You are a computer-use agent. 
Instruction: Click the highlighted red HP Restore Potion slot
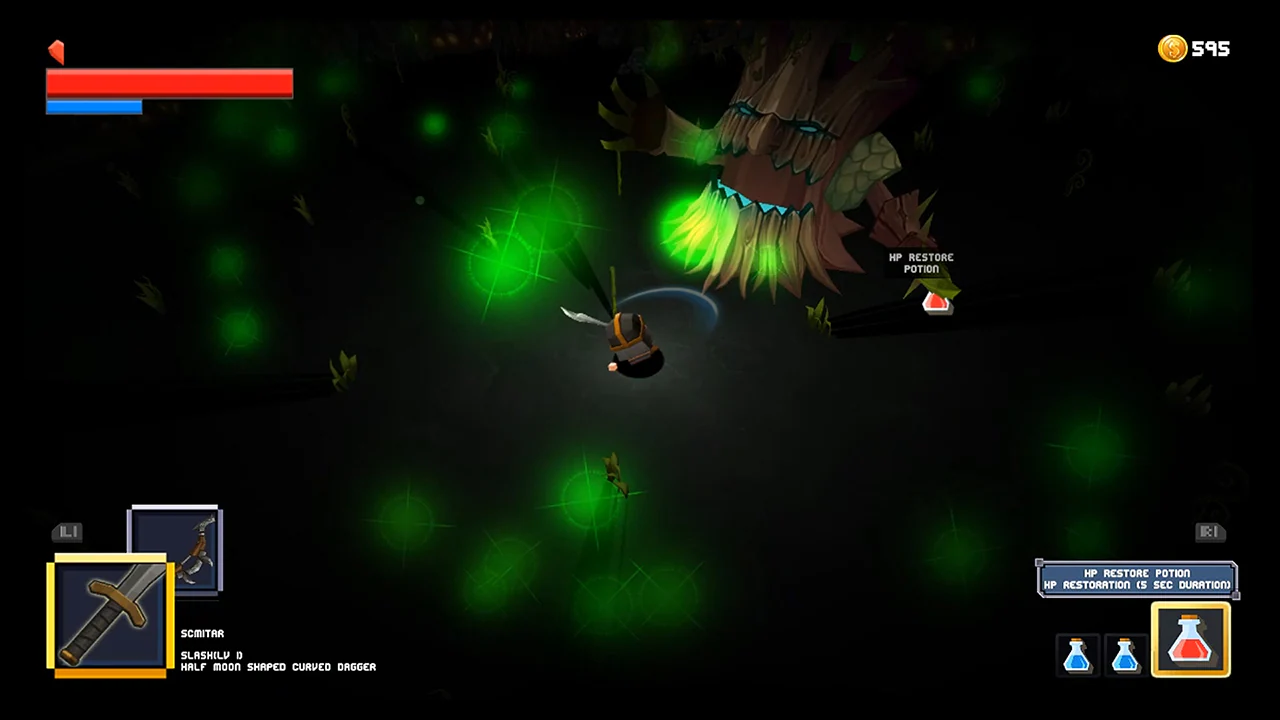pos(1190,640)
